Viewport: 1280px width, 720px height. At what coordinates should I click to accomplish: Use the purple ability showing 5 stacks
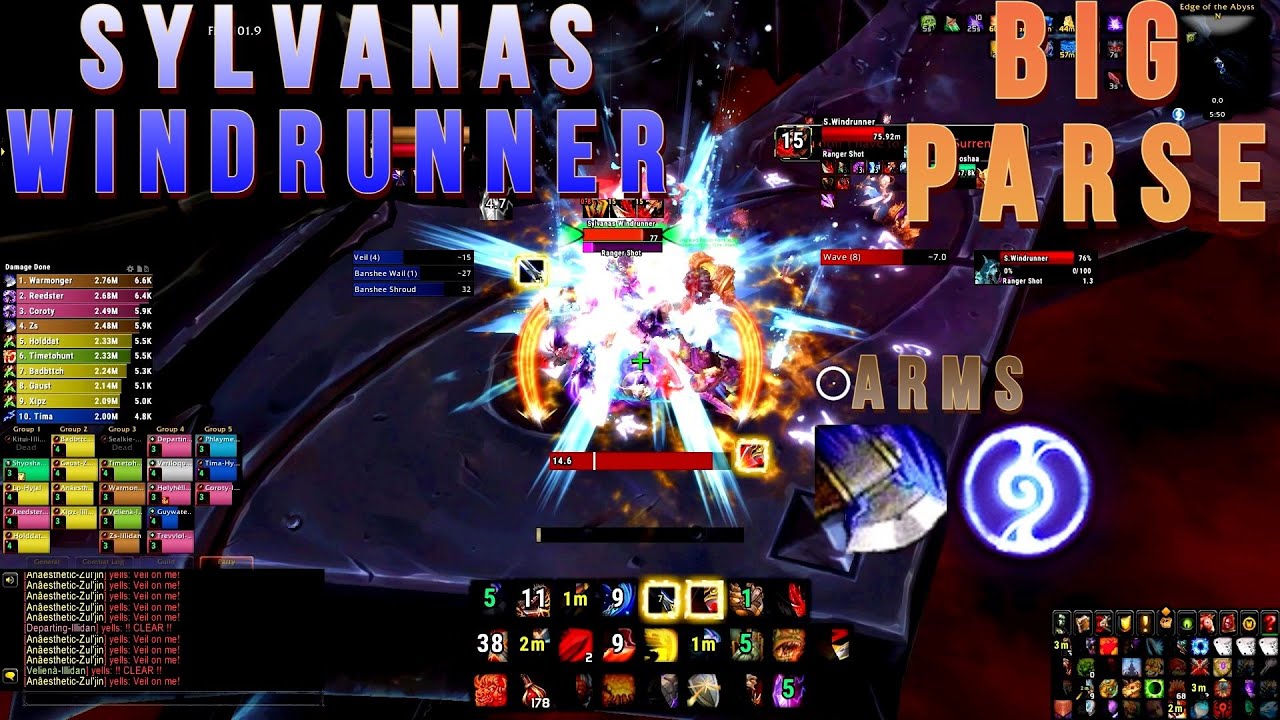pos(787,688)
